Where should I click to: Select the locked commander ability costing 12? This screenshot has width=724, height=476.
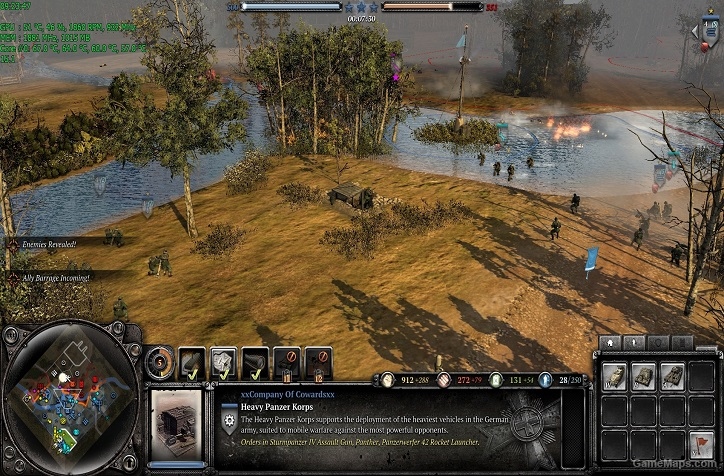click(318, 360)
